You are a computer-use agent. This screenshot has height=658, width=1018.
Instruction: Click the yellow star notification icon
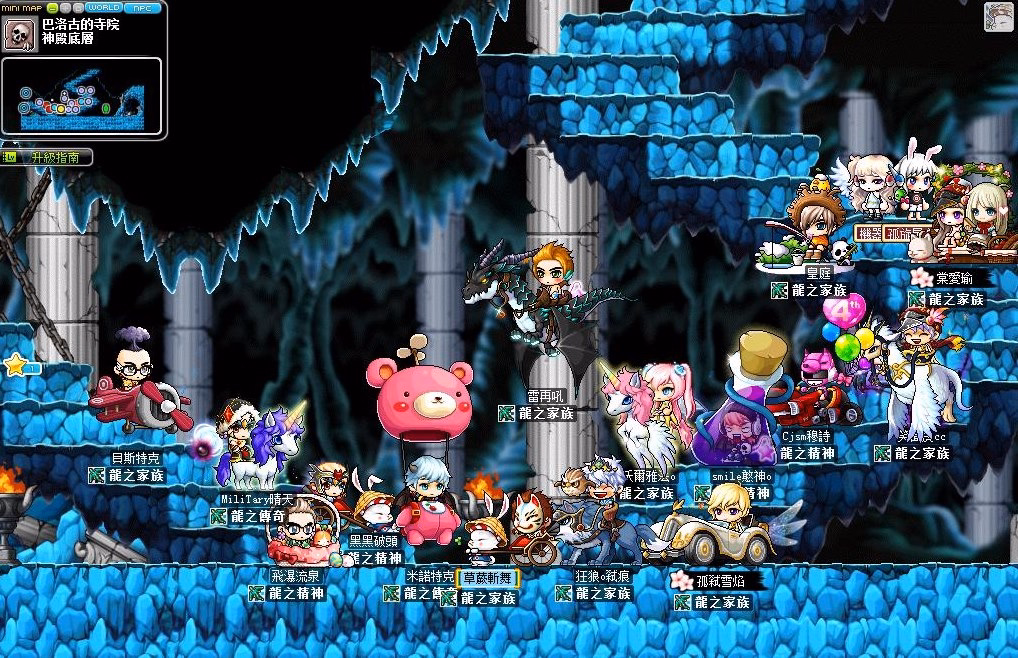(x=15, y=365)
